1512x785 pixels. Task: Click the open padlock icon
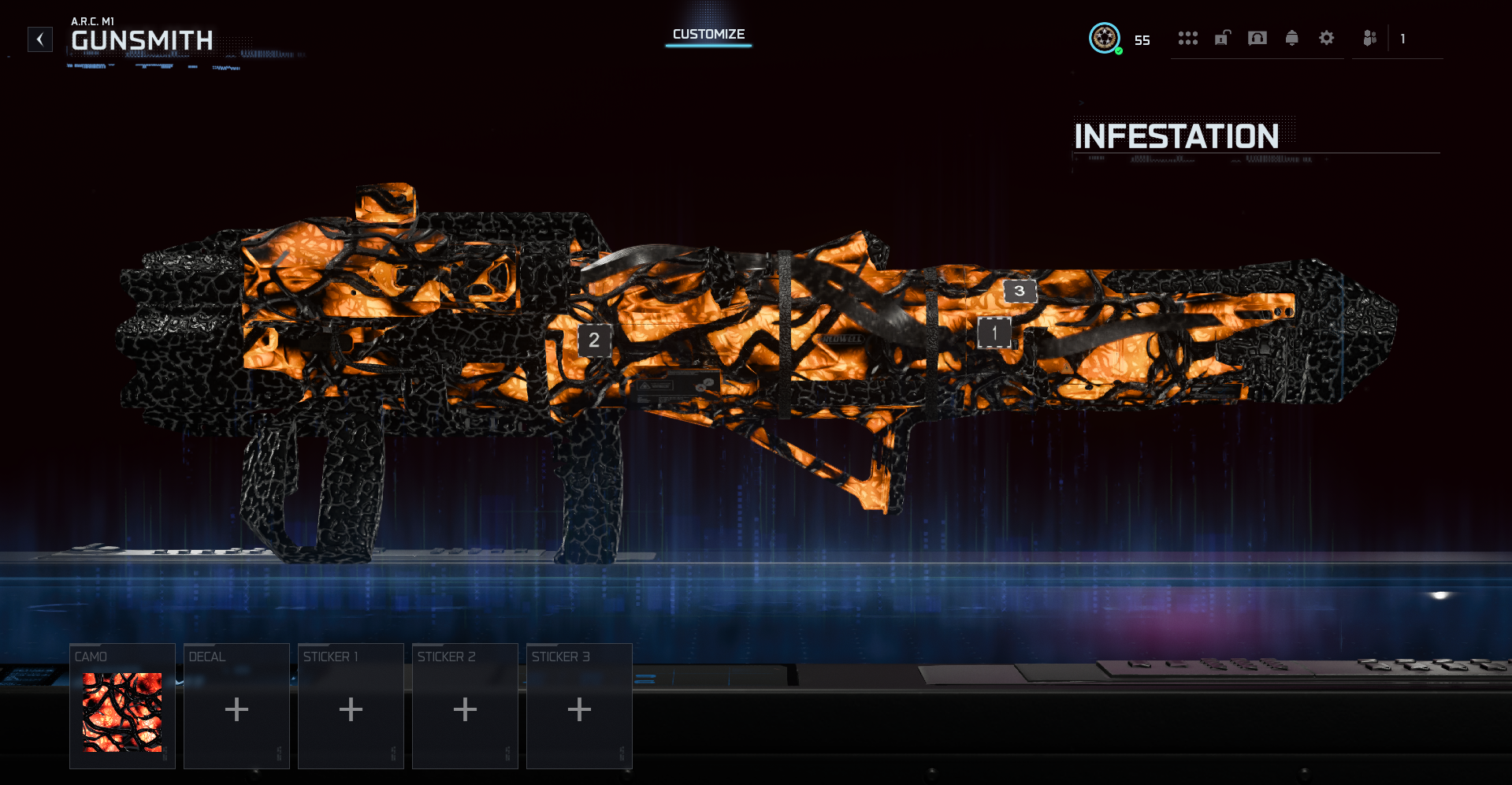click(1222, 38)
